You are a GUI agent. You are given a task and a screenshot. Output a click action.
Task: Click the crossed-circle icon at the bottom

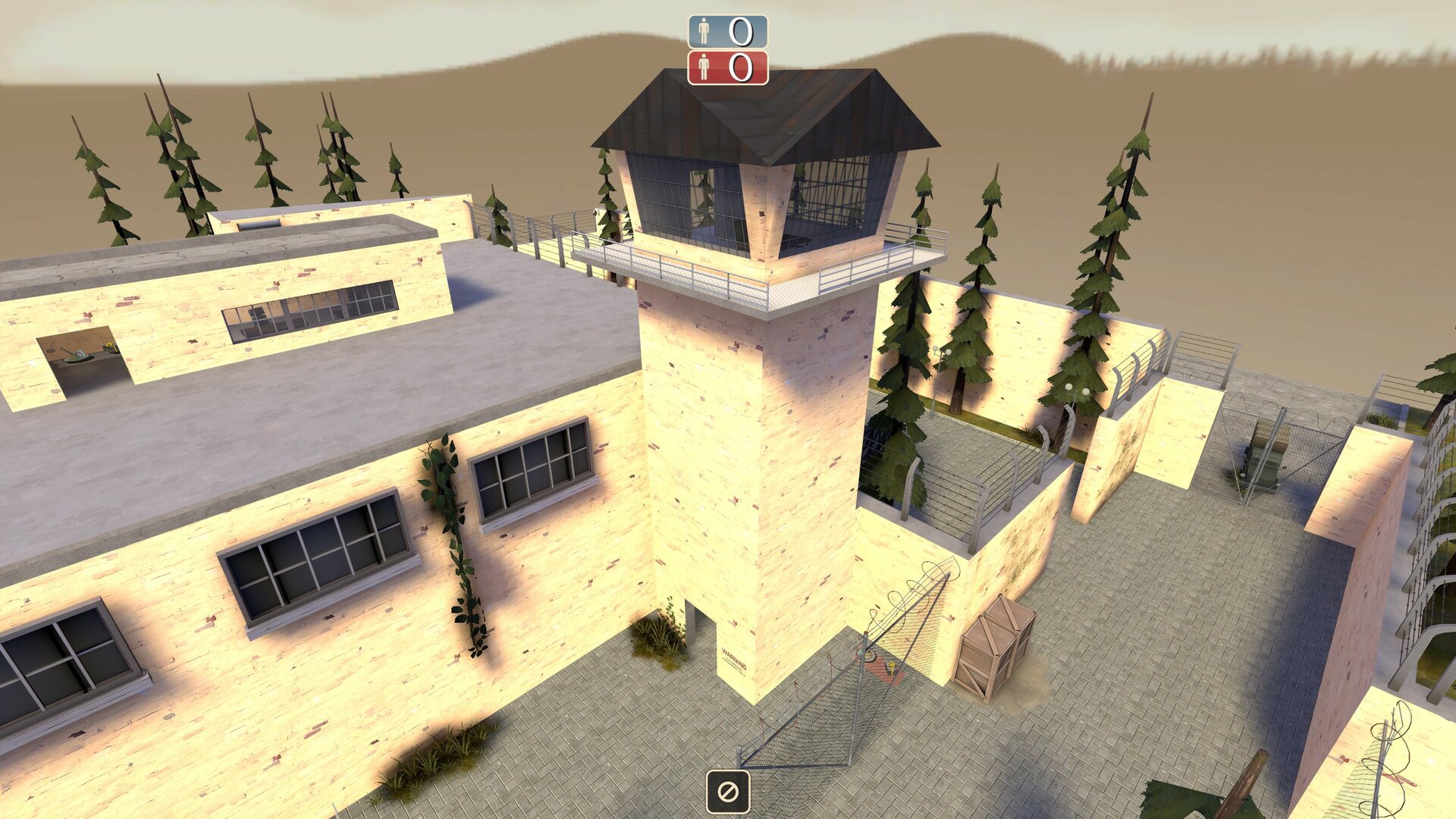[728, 792]
